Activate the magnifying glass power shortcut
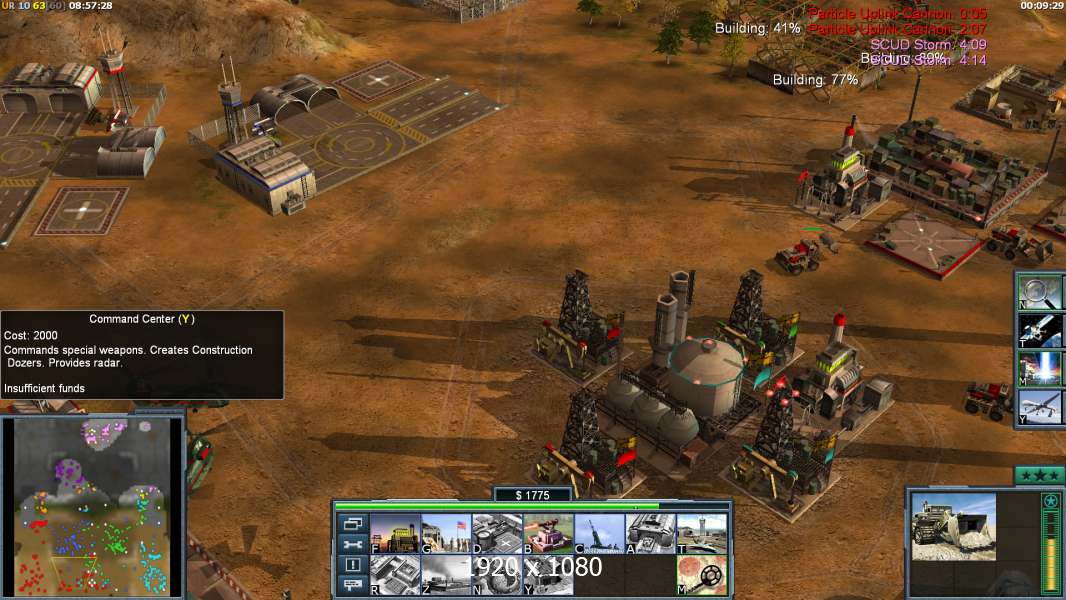 1042,291
